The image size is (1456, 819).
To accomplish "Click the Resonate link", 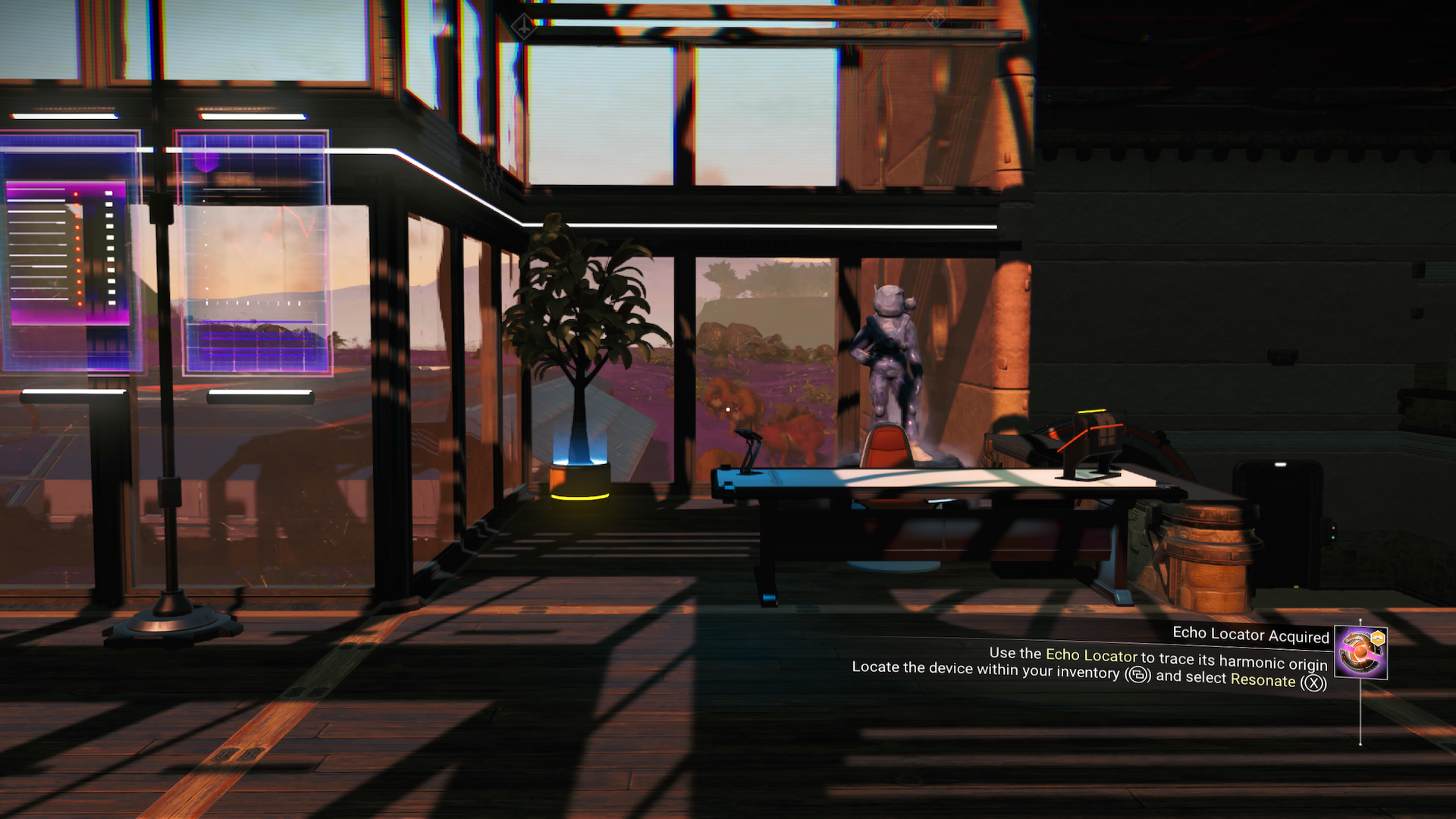I will pyautogui.click(x=1264, y=680).
